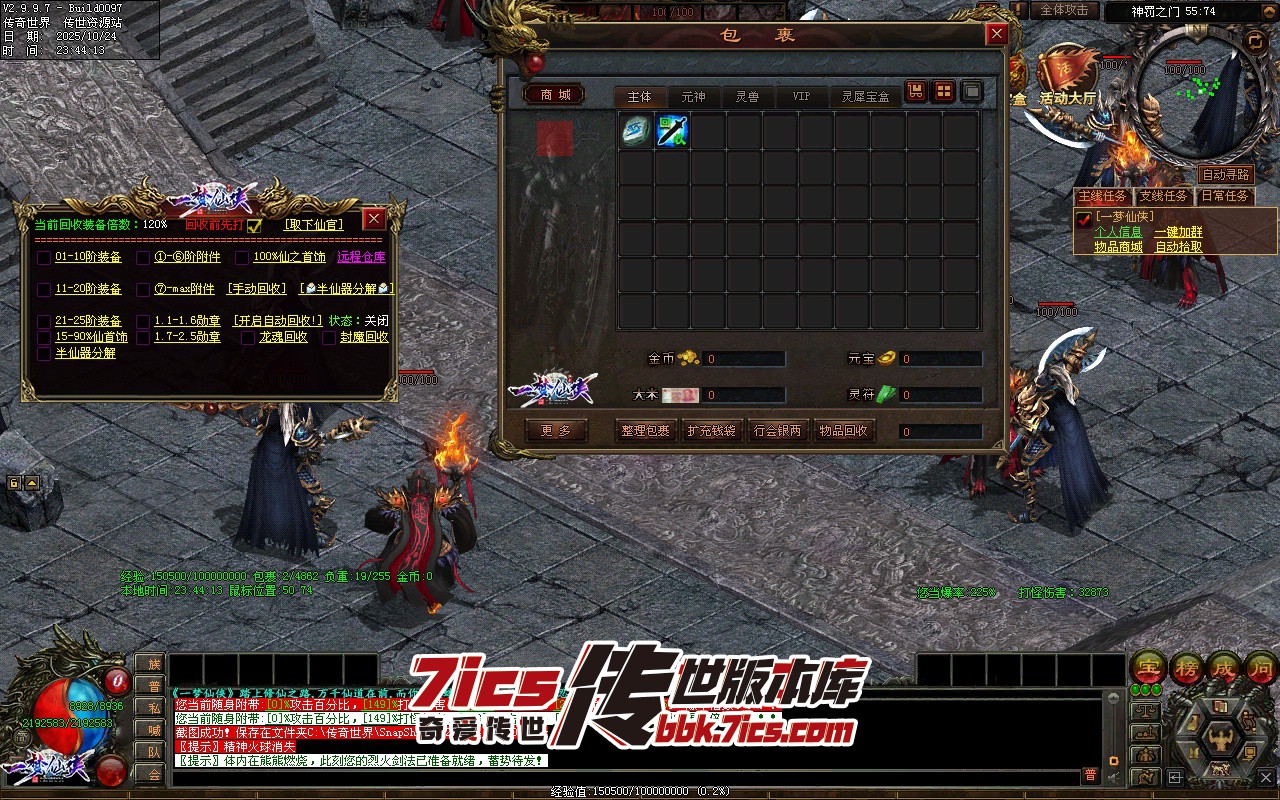The height and width of the screenshot is (800, 1280).
Task: Enable auto recycle via 开启自动回收
Action: 278,321
